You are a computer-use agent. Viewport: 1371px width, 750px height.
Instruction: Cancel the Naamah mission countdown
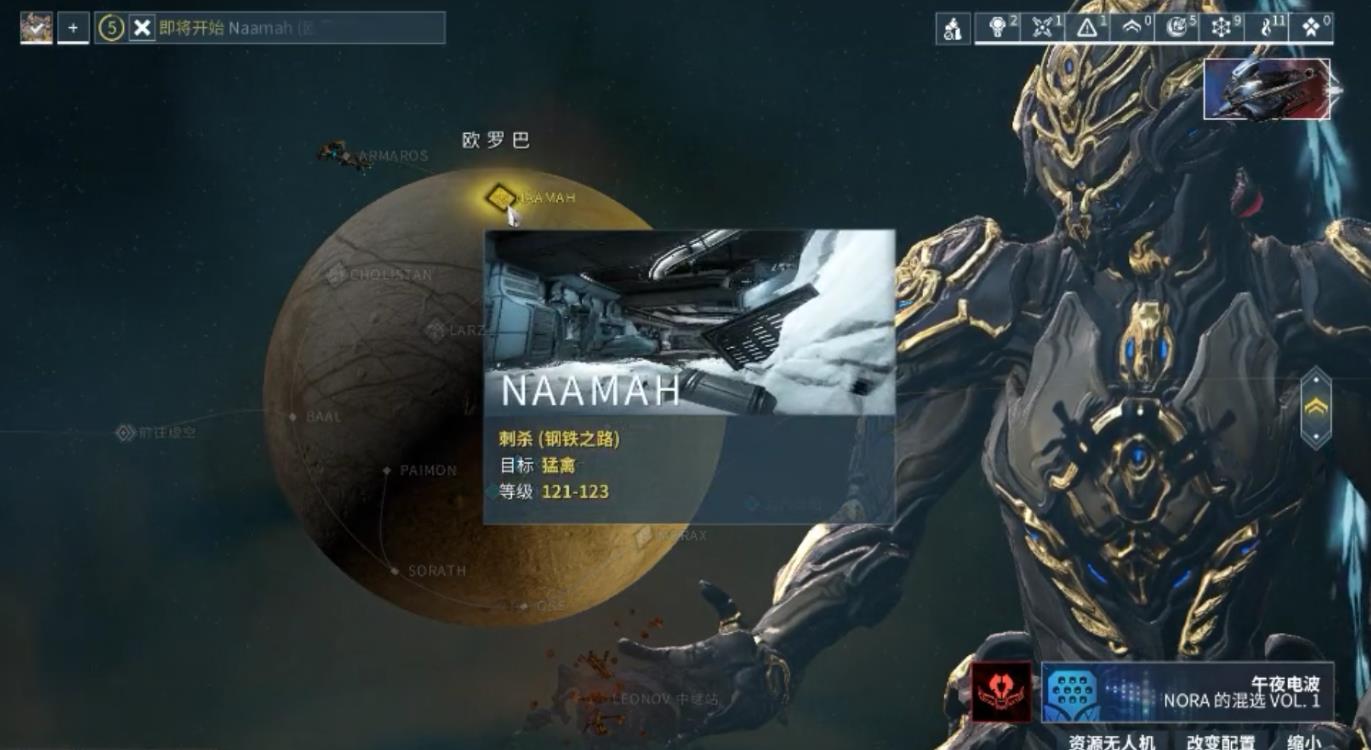[143, 28]
